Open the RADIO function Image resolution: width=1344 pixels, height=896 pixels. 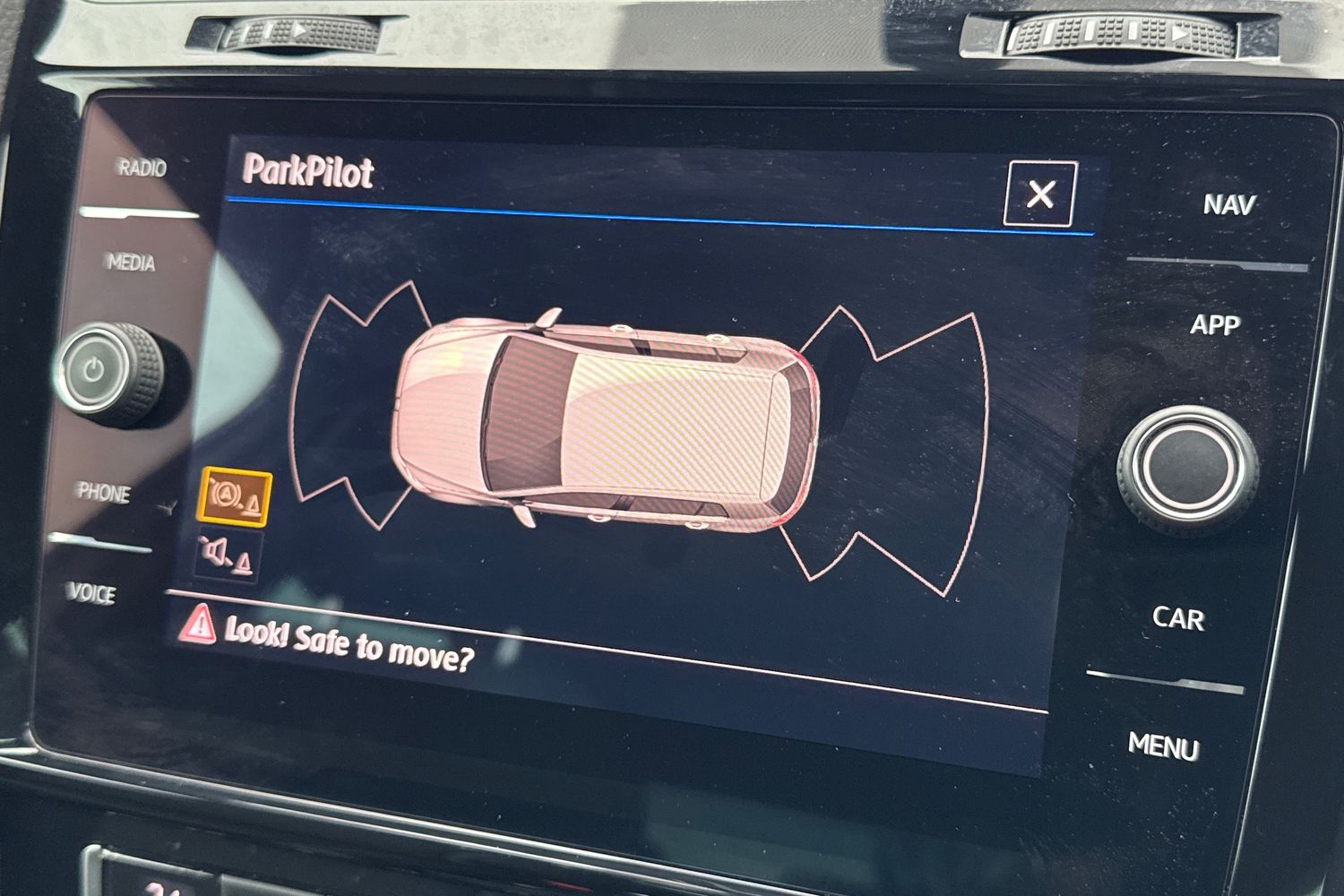click(142, 168)
